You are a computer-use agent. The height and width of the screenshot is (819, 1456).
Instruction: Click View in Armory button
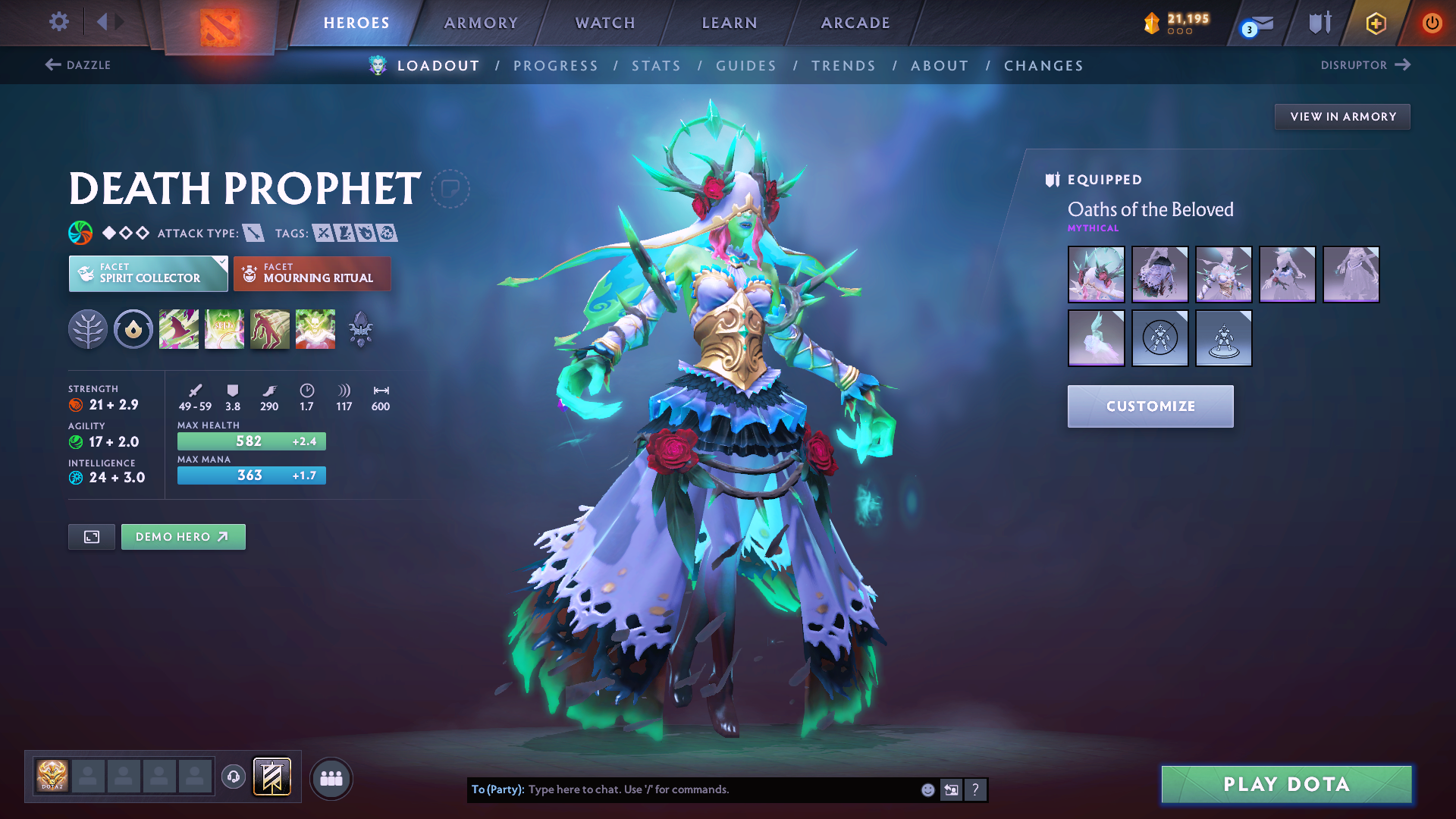click(1342, 117)
